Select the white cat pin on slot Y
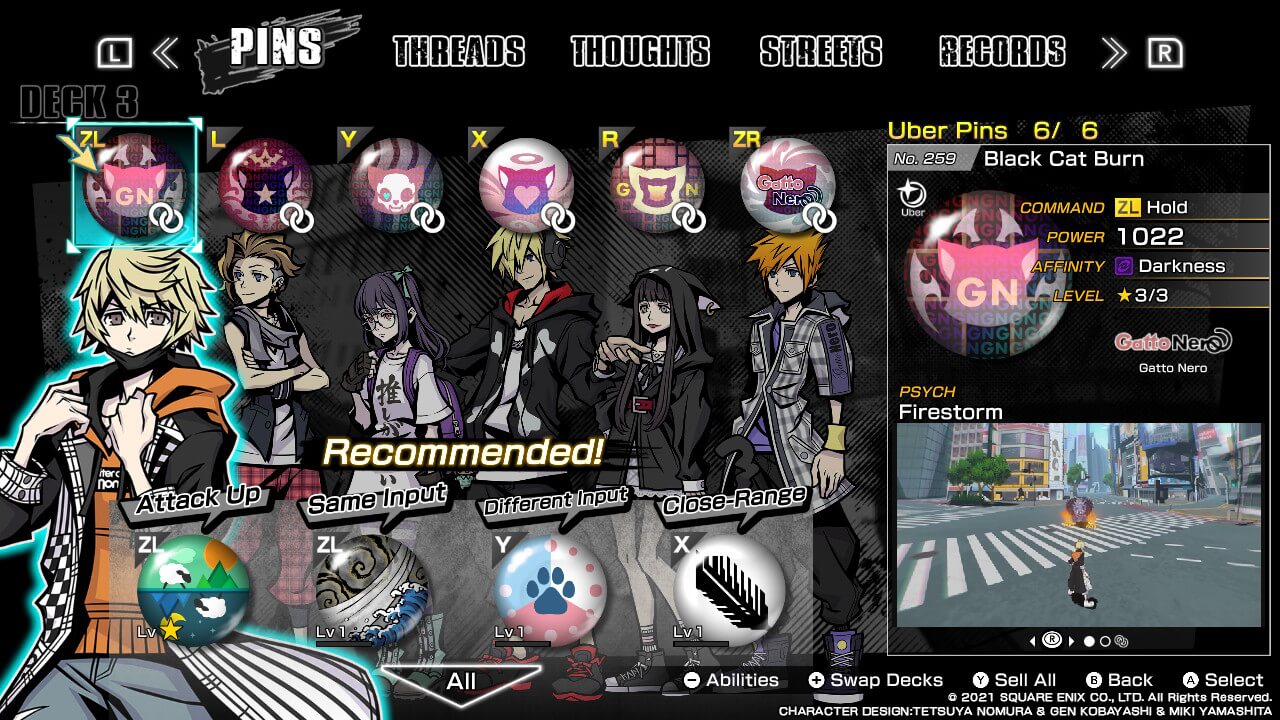The width and height of the screenshot is (1280, 720). pos(395,185)
